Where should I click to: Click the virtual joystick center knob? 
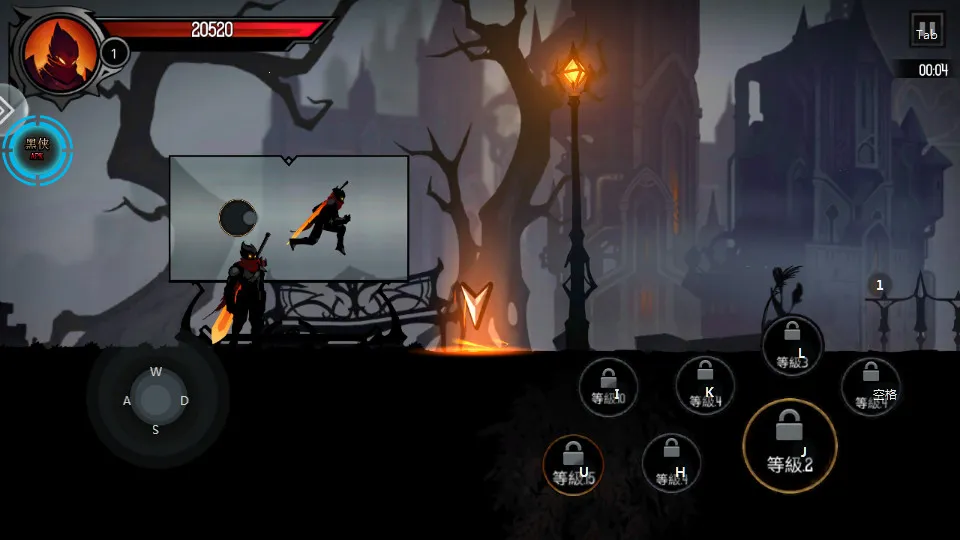pos(156,400)
